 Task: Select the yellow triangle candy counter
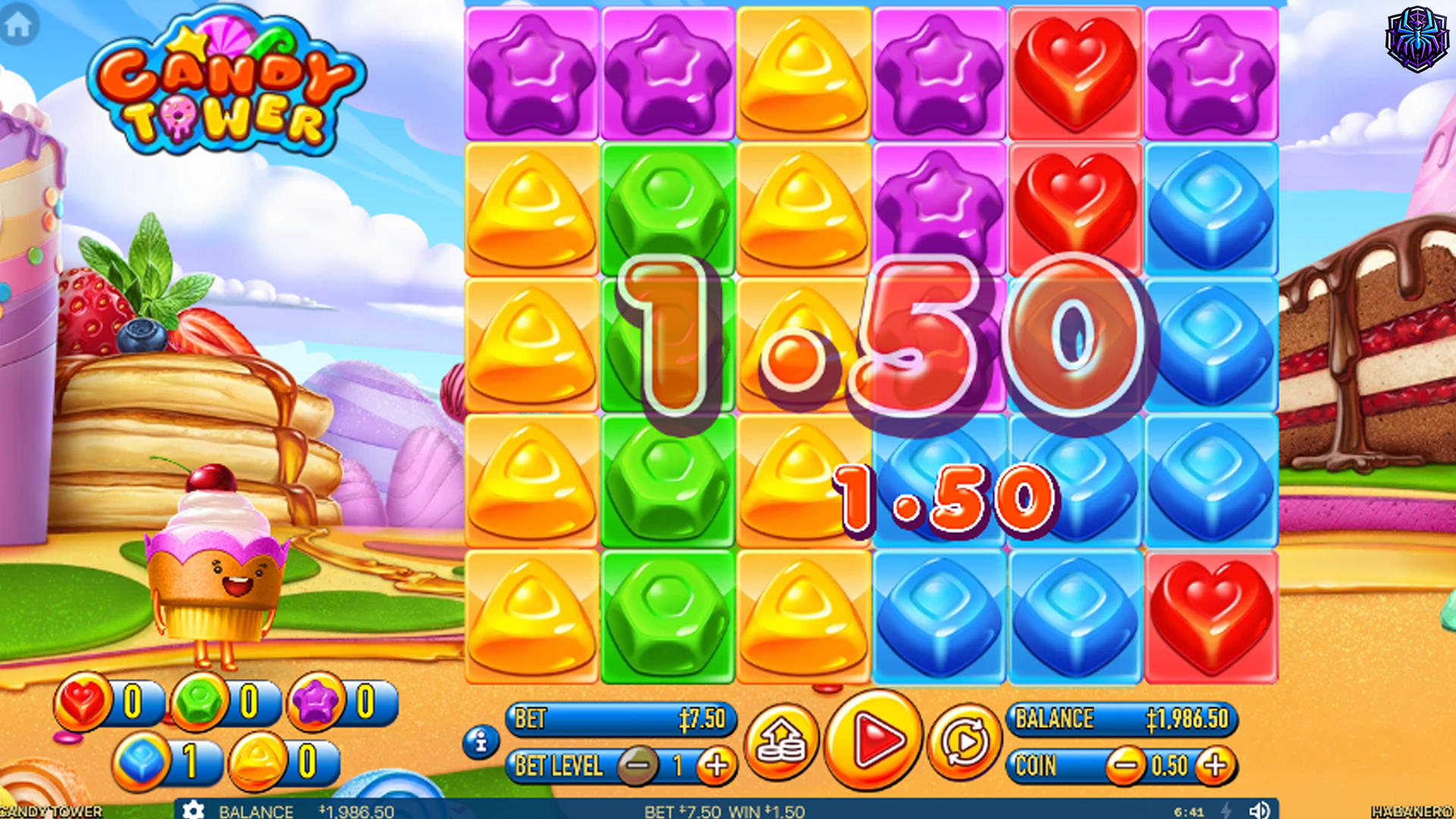tap(258, 760)
